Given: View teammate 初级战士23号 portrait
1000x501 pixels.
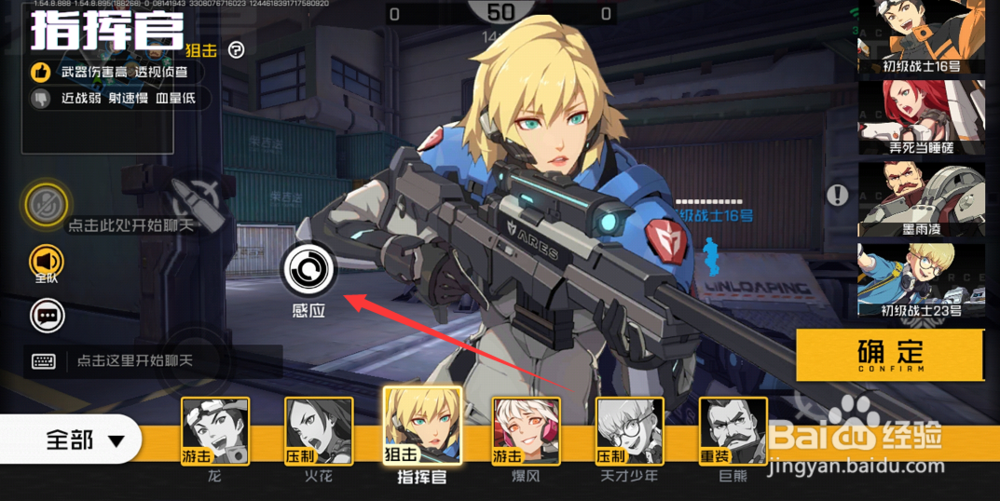Looking at the screenshot, I should coord(920,279).
